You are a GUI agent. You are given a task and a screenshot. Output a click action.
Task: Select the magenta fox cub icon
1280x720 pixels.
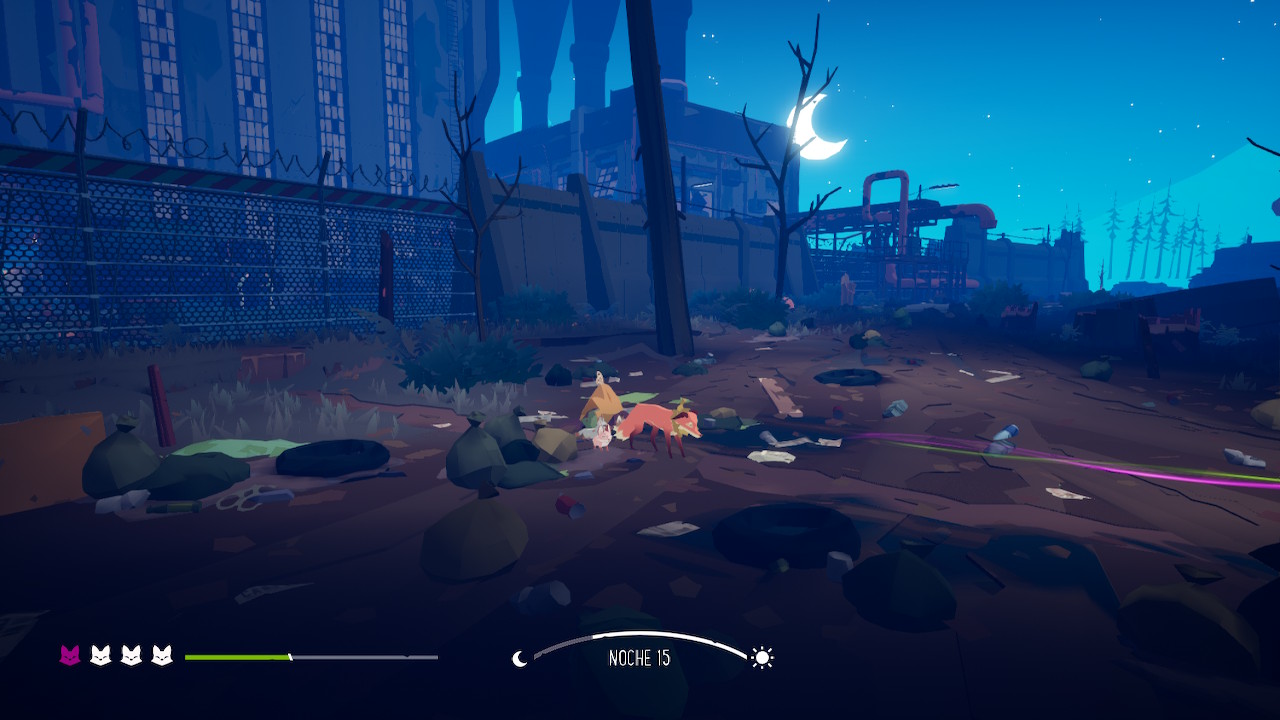point(70,656)
